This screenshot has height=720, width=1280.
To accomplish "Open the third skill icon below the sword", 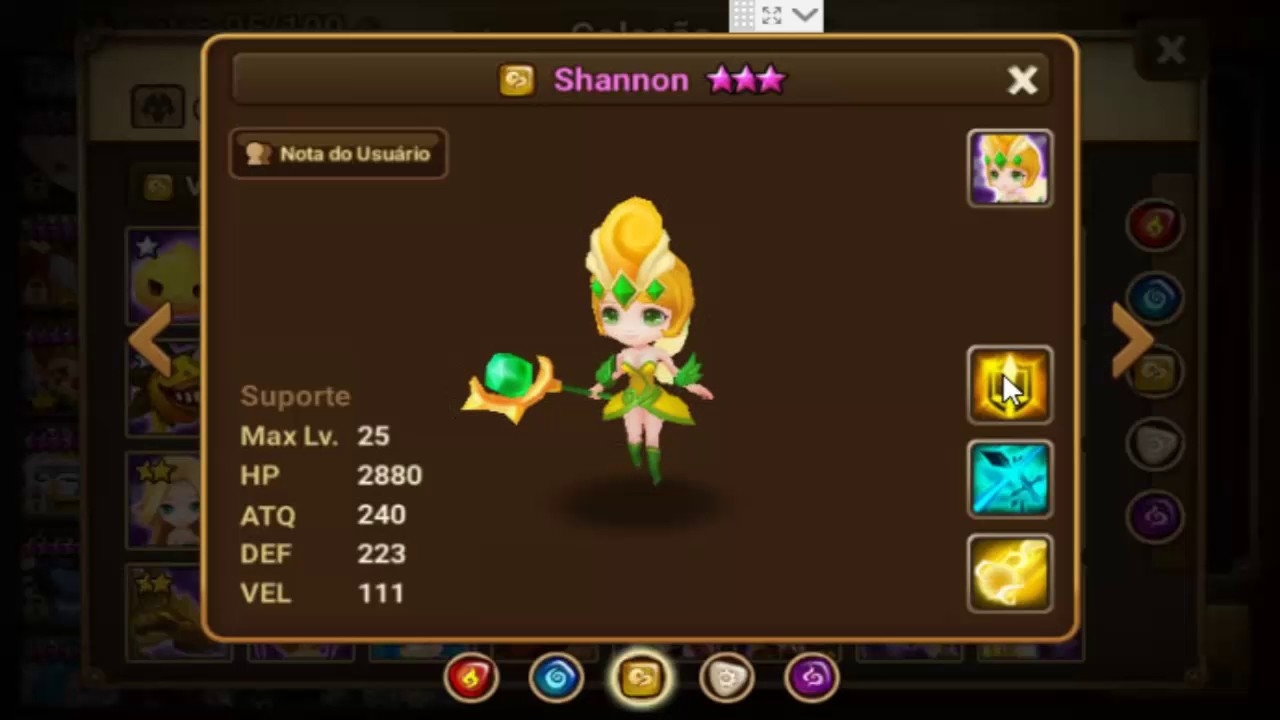I will click(1009, 572).
